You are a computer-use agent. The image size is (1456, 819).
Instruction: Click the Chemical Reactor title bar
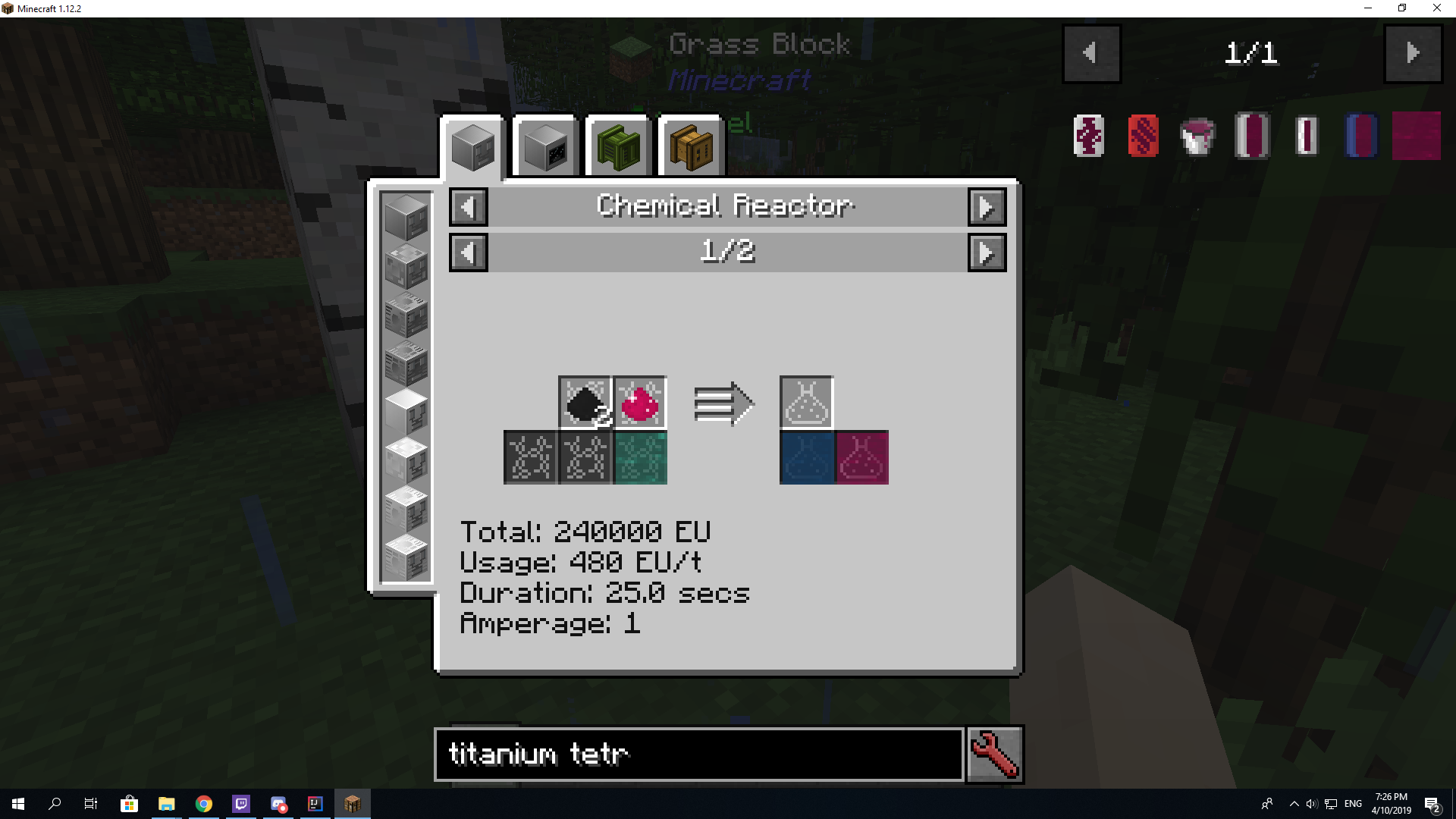tap(726, 206)
